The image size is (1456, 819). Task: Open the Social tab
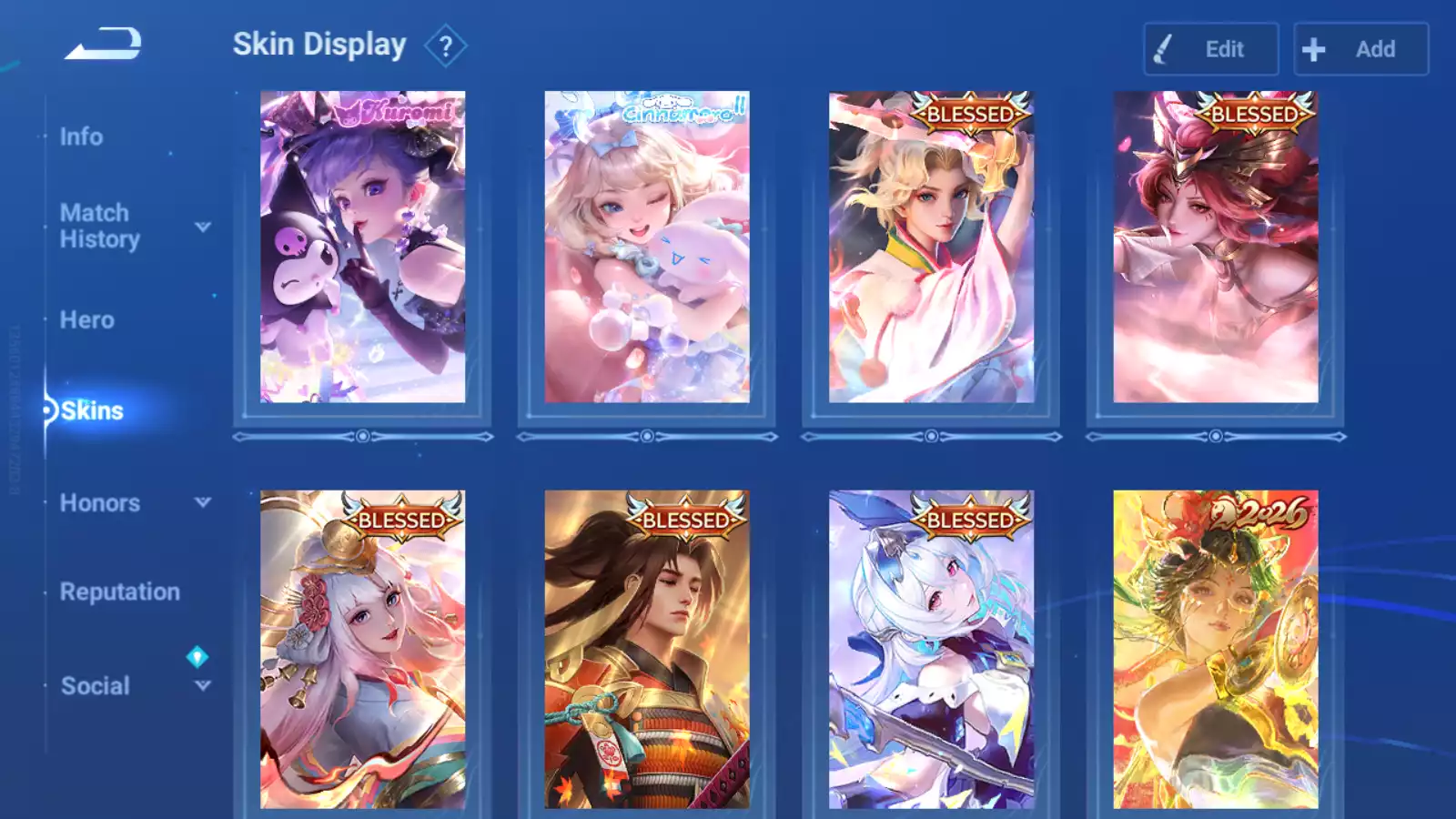[95, 686]
